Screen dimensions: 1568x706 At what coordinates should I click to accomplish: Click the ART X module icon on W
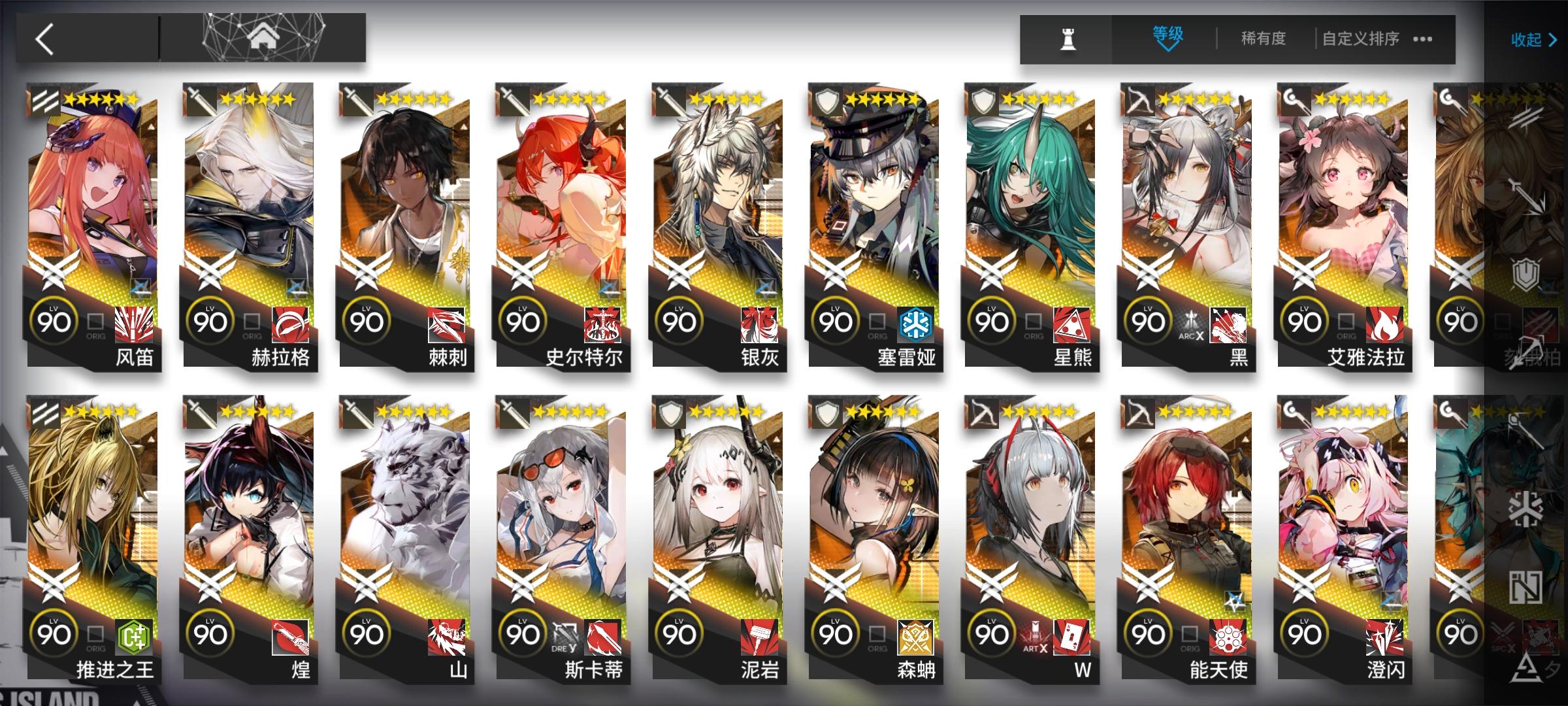(1034, 636)
